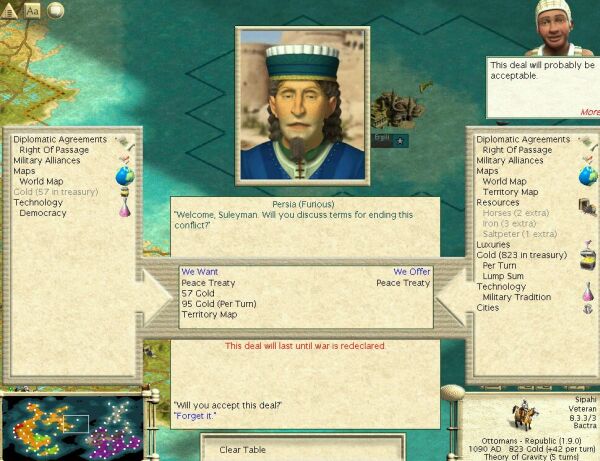600x461 pixels.
Task: Click the Aa text button at top
Action: point(32,10)
